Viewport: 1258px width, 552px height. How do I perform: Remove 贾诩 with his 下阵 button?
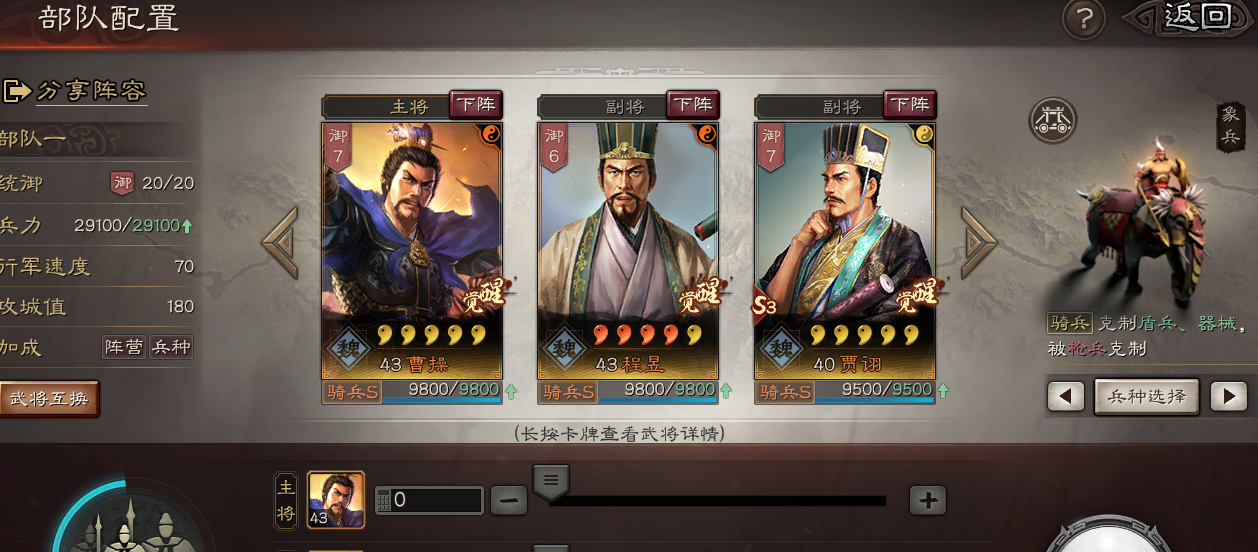(x=909, y=104)
